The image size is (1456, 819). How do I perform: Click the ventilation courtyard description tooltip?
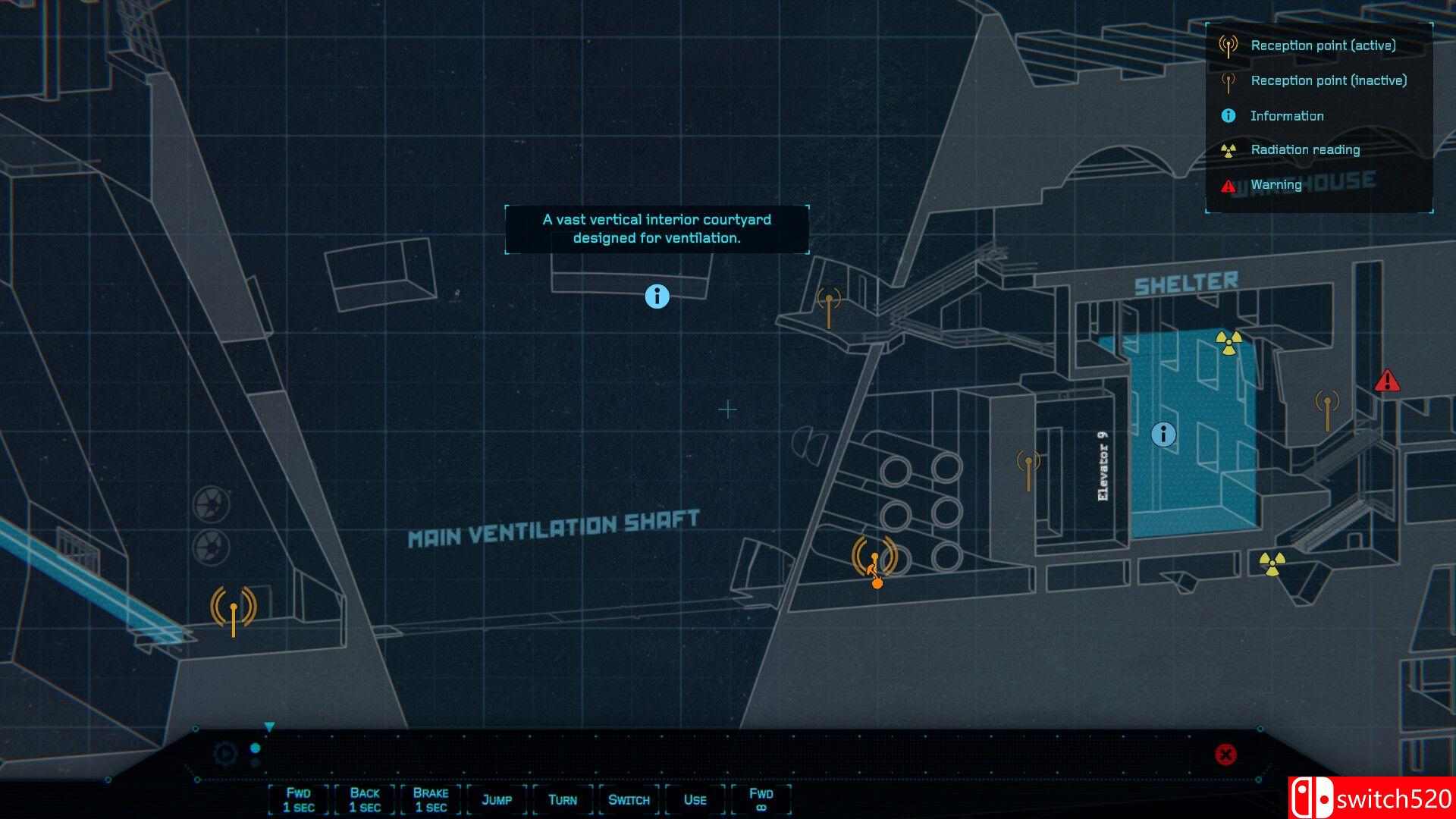pos(656,228)
